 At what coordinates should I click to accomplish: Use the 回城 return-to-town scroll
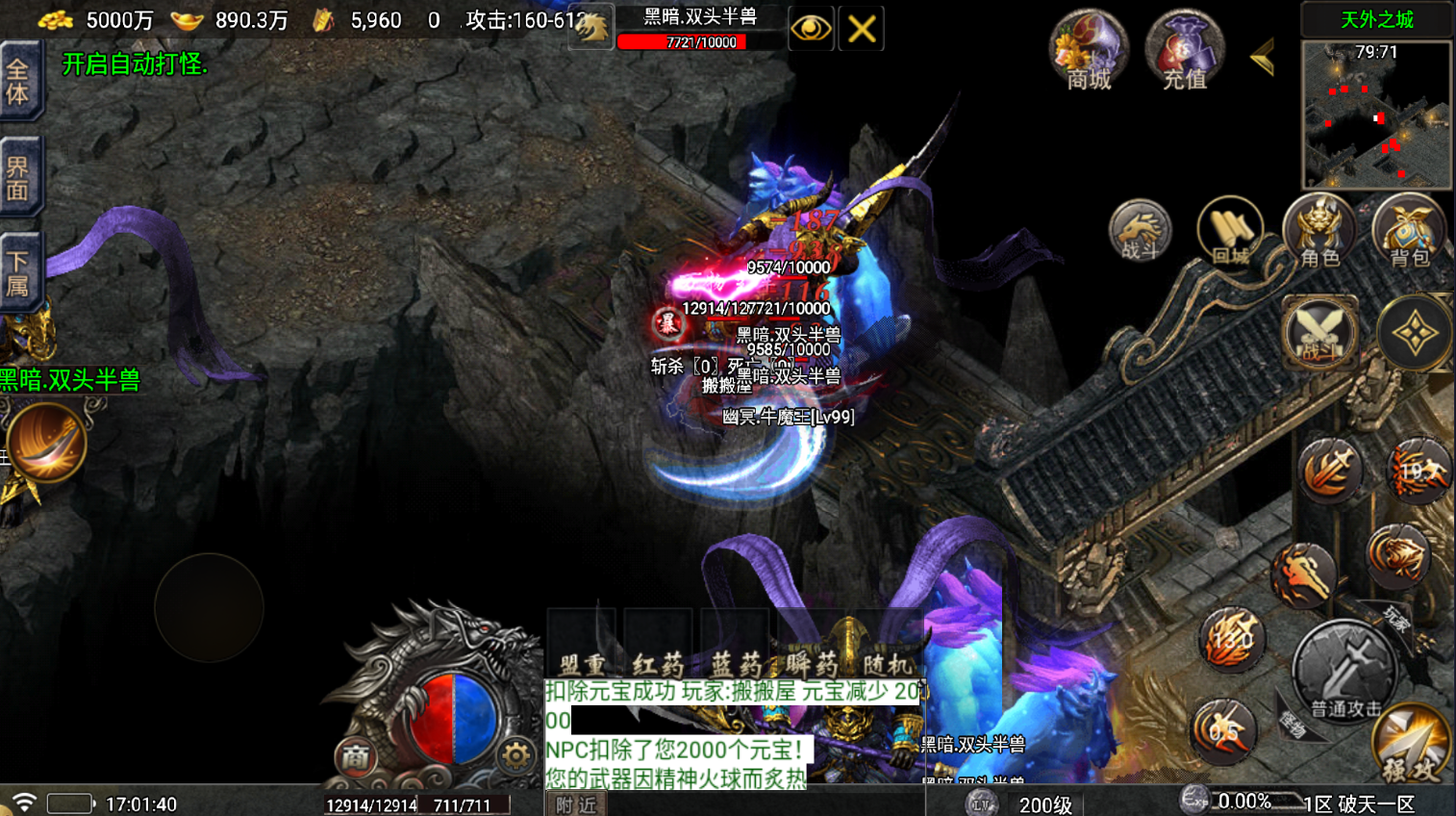coord(1230,232)
